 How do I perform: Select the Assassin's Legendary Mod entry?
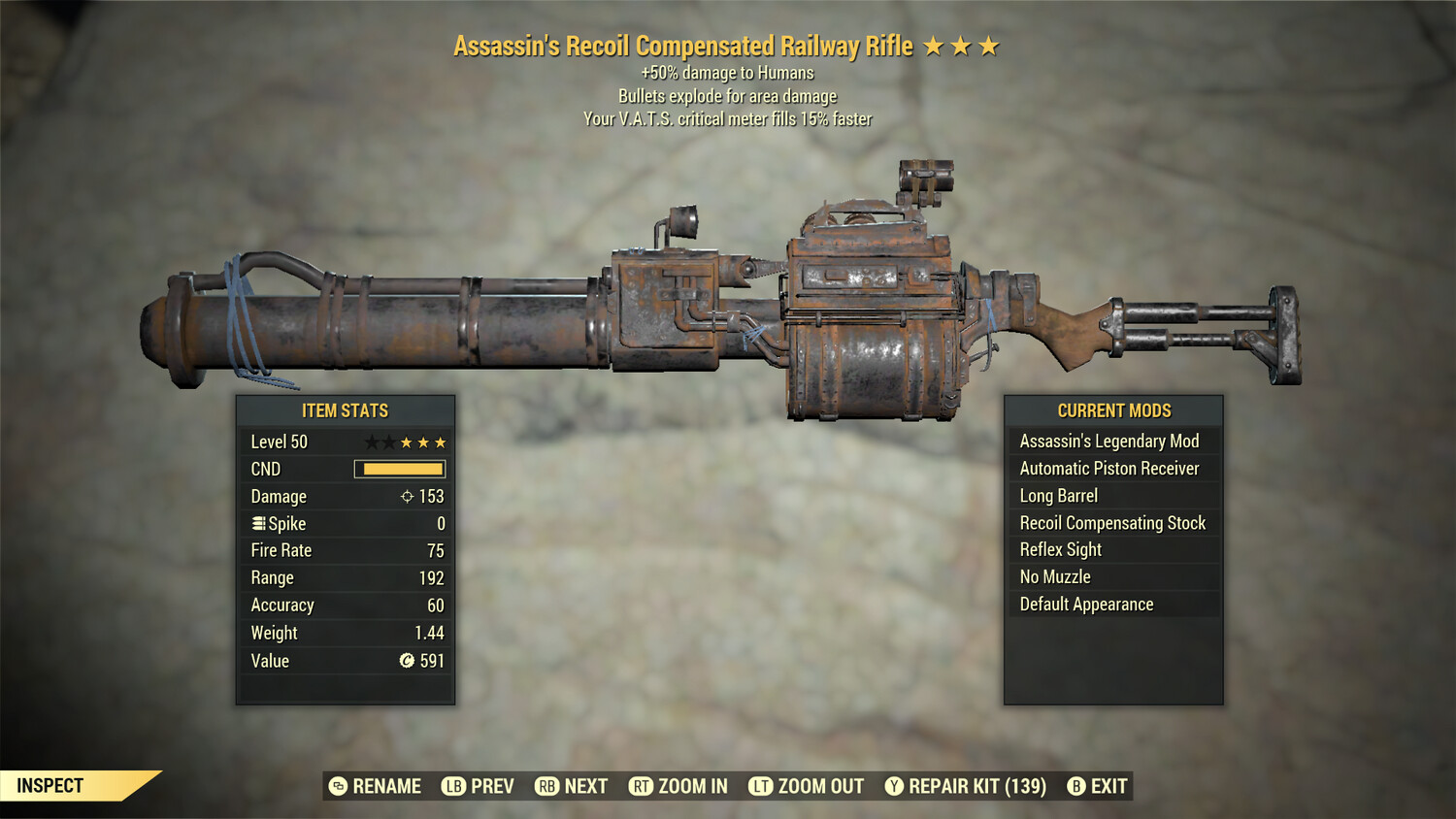(x=1109, y=441)
